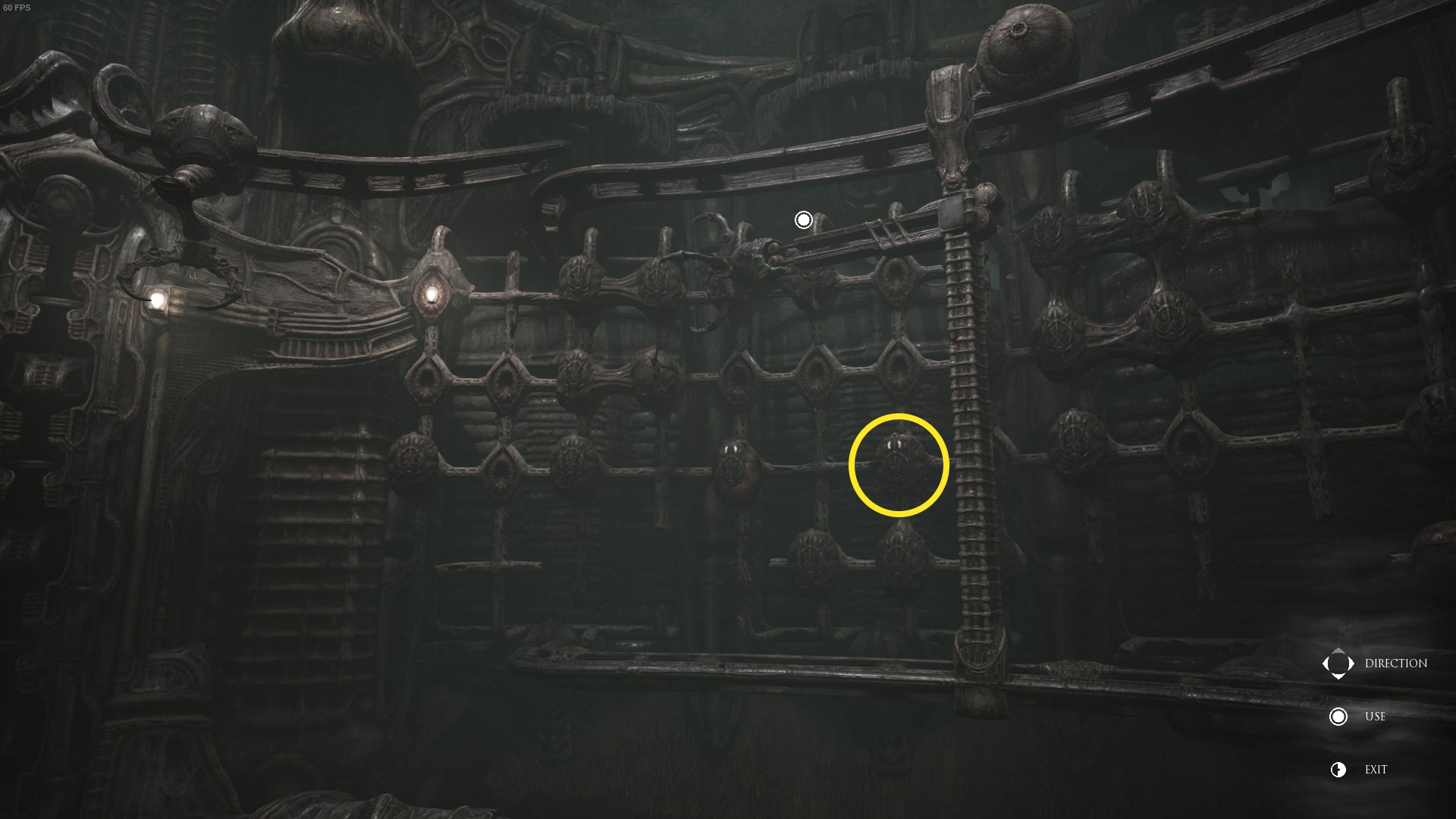Select the white circular interaction reticle
Viewport: 1456px width, 819px height.
[x=804, y=219]
